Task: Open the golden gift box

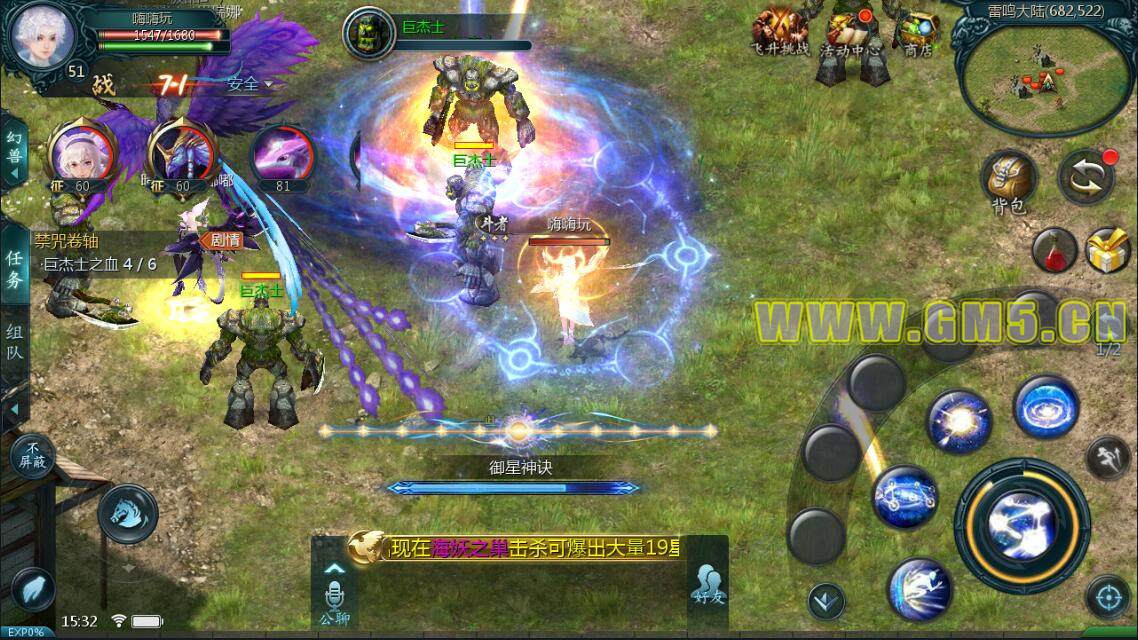Action: click(1108, 250)
